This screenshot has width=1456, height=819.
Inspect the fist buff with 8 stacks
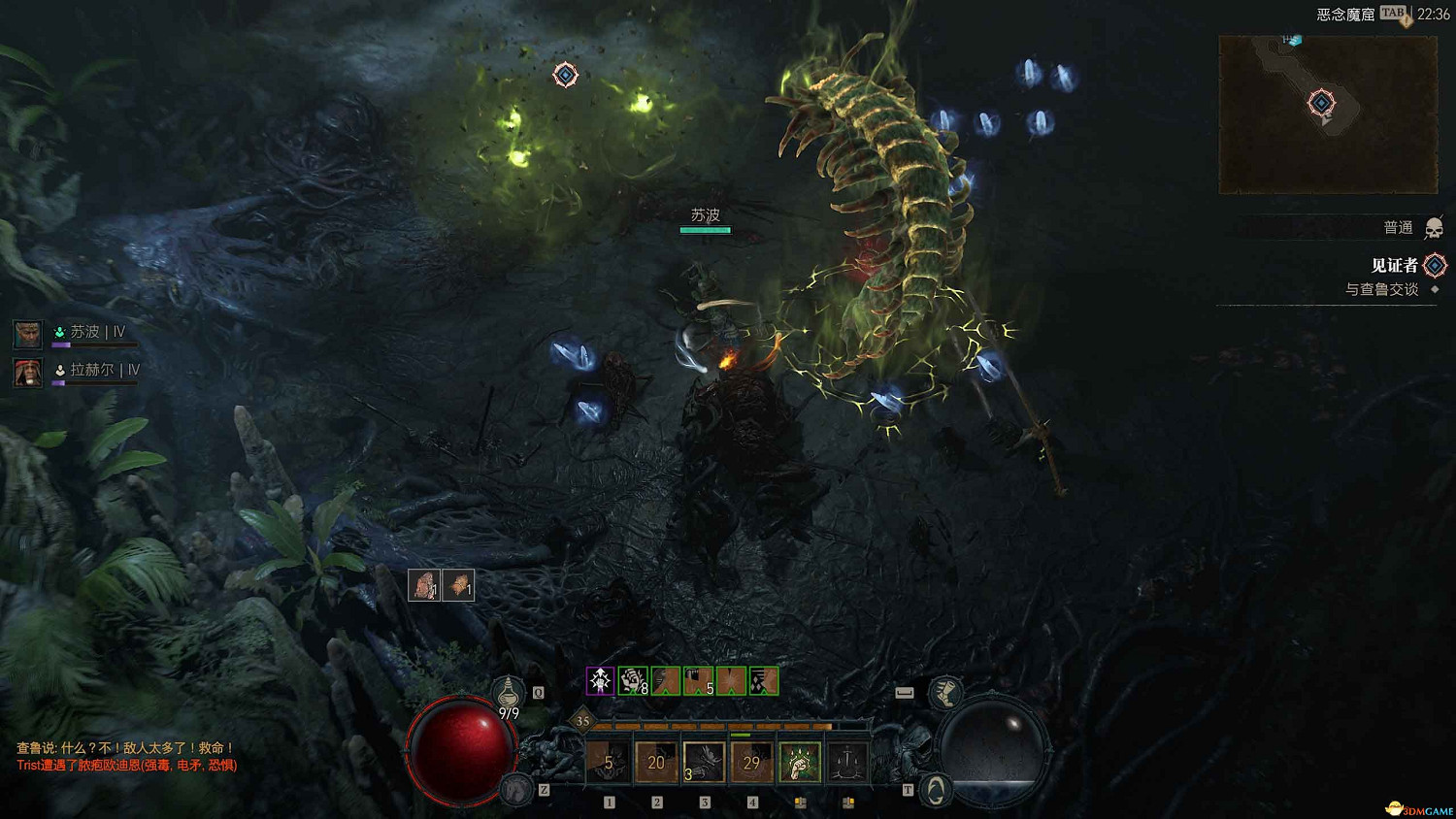(633, 681)
